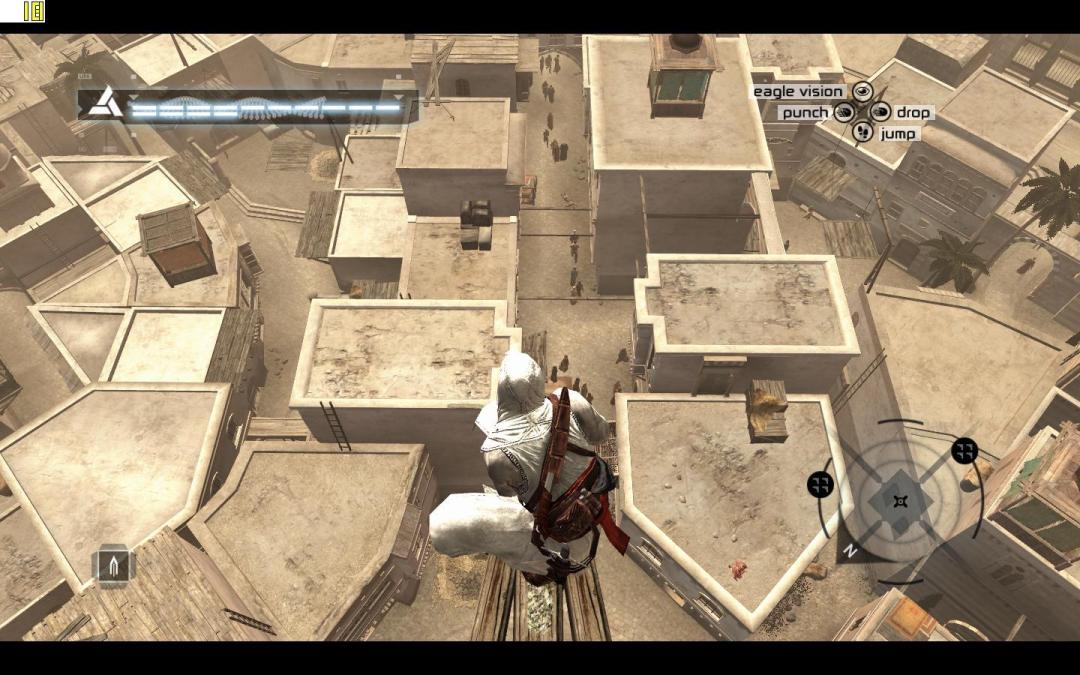Pick the upper-right marker on the minimap

coord(964,451)
